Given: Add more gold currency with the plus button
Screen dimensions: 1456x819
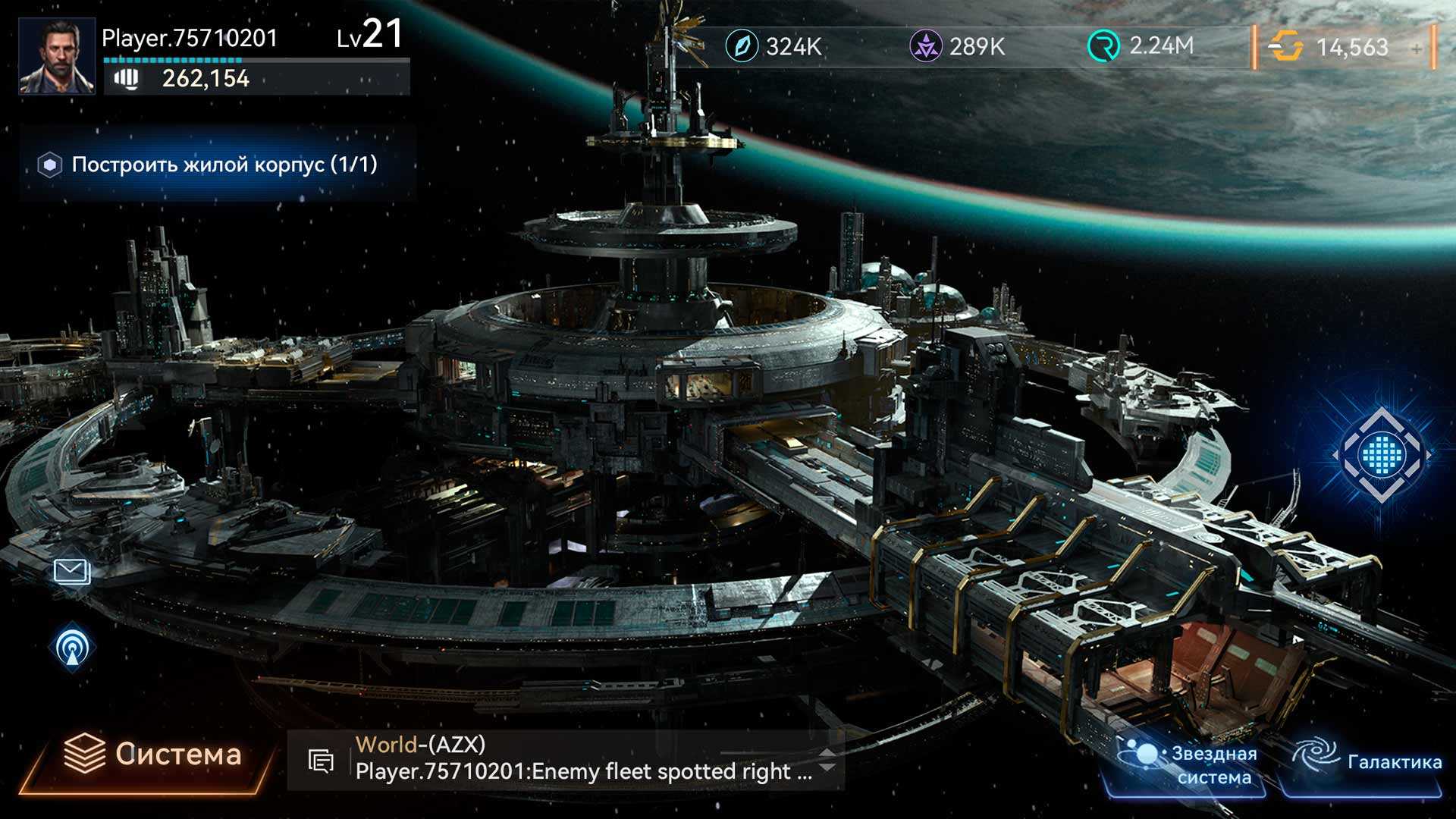Looking at the screenshot, I should click(1417, 49).
